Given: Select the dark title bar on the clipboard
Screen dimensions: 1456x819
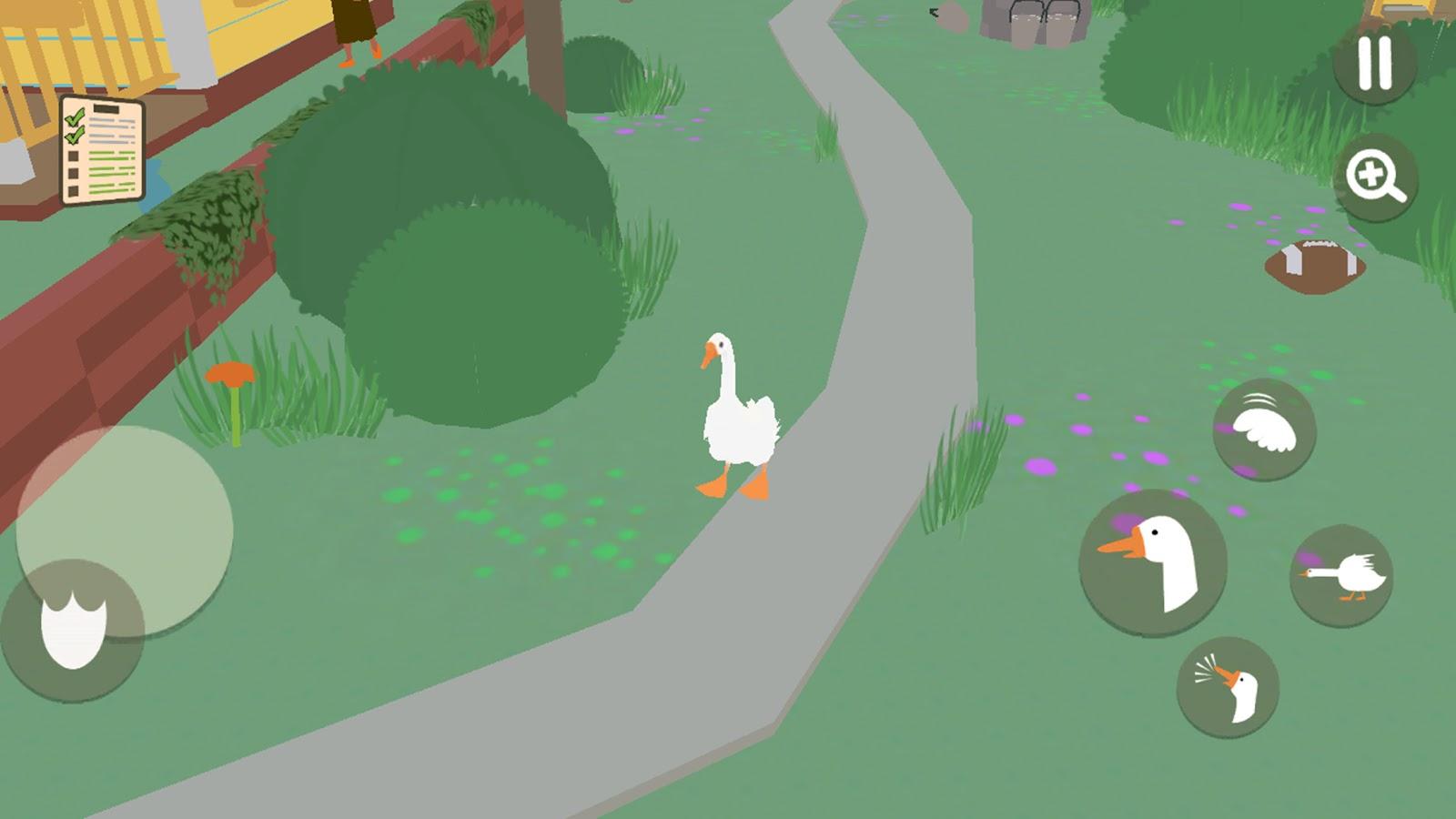Looking at the screenshot, I should pyautogui.click(x=106, y=108).
